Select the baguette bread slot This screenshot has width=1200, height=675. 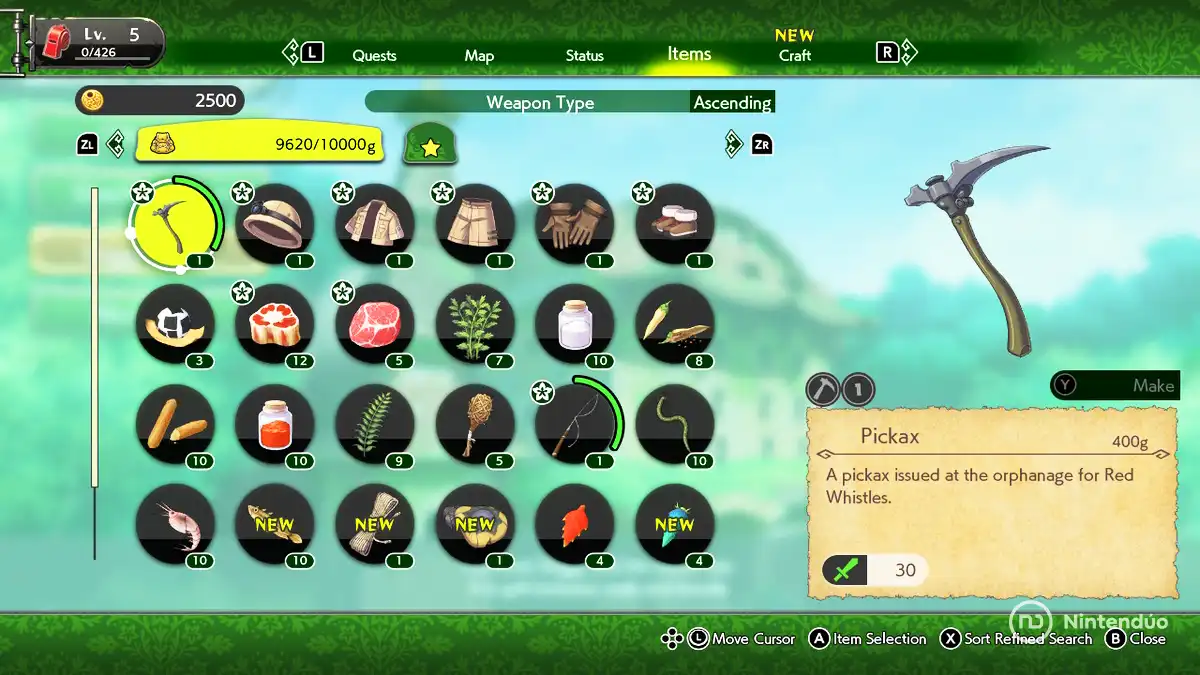click(174, 424)
